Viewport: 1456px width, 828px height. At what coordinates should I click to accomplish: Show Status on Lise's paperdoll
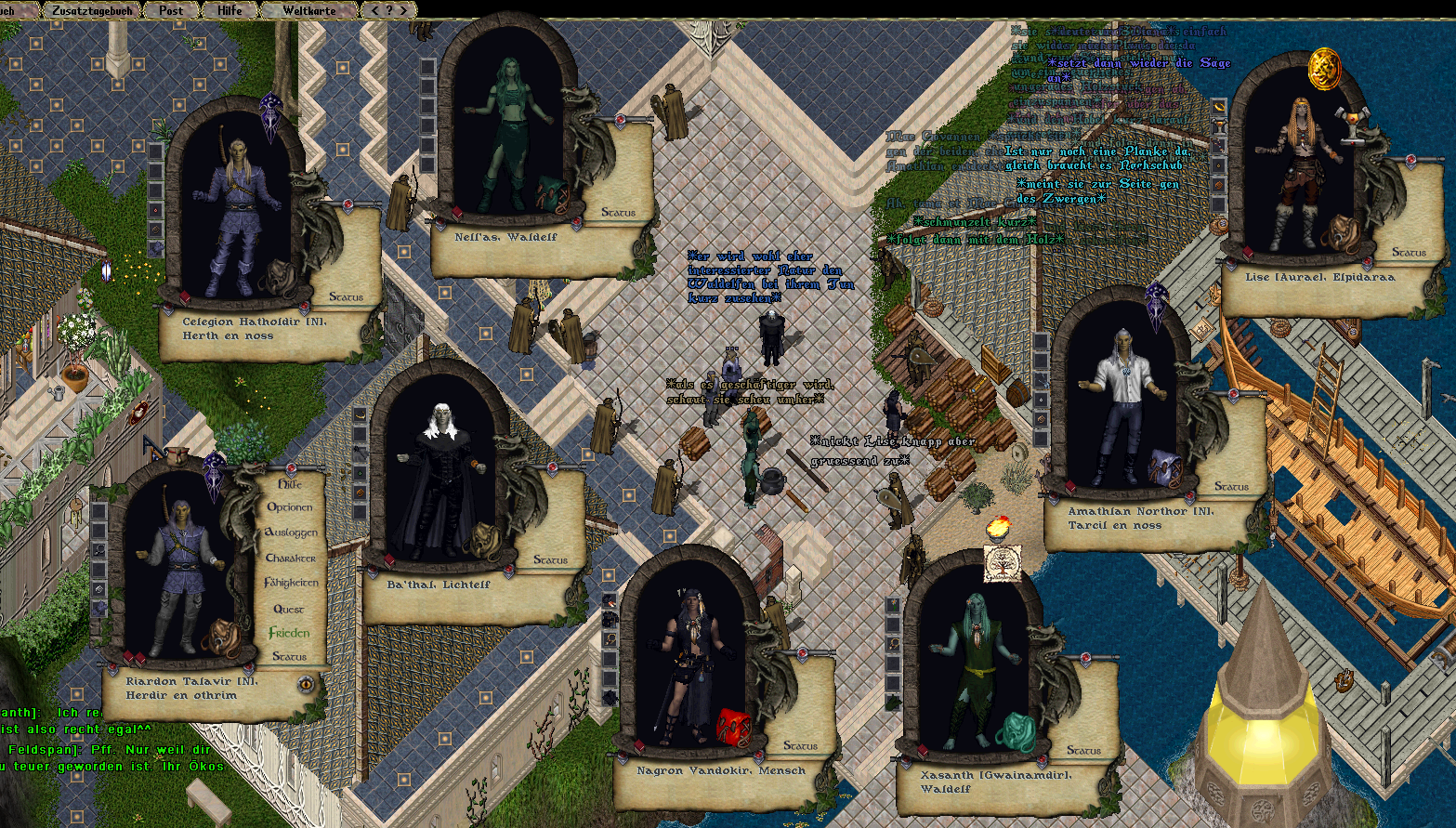click(1409, 252)
